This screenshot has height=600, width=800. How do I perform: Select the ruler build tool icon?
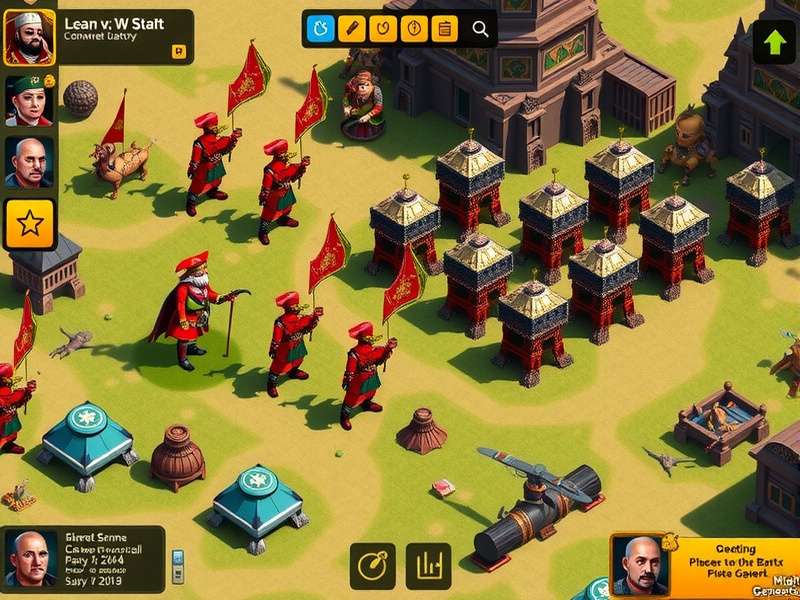(x=350, y=29)
